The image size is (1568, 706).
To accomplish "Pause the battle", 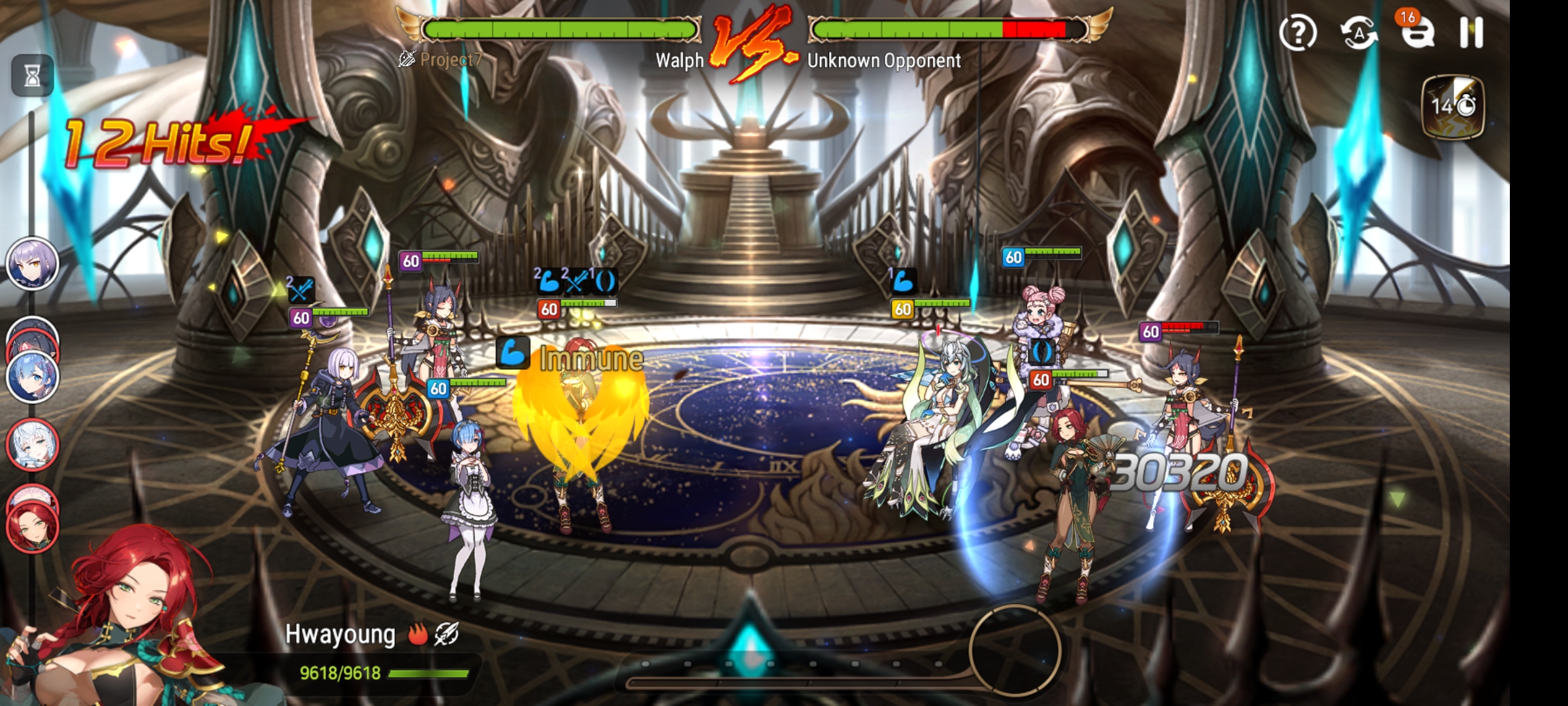I will click(x=1471, y=32).
